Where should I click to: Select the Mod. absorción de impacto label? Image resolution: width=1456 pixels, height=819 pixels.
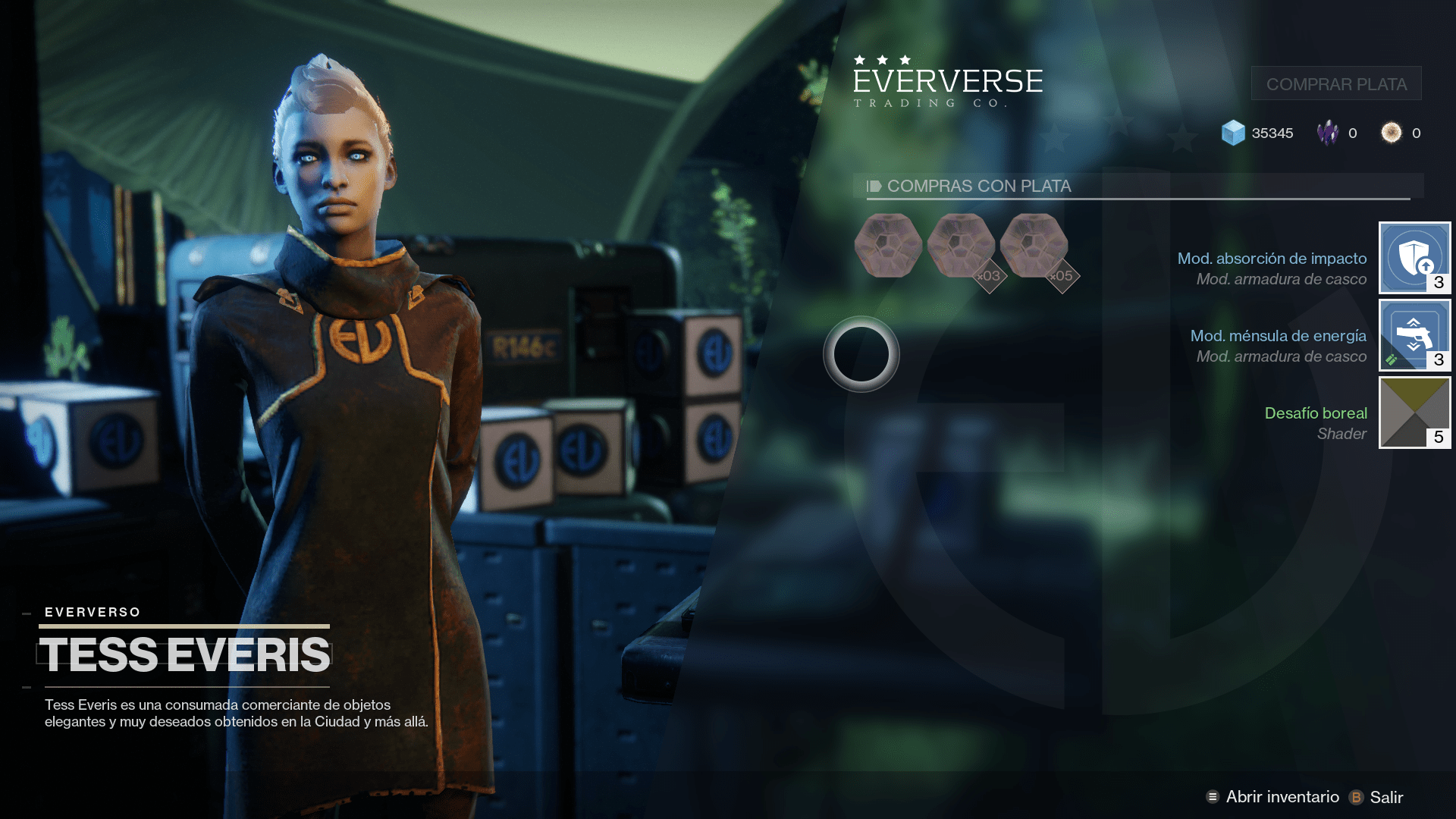coord(1271,258)
